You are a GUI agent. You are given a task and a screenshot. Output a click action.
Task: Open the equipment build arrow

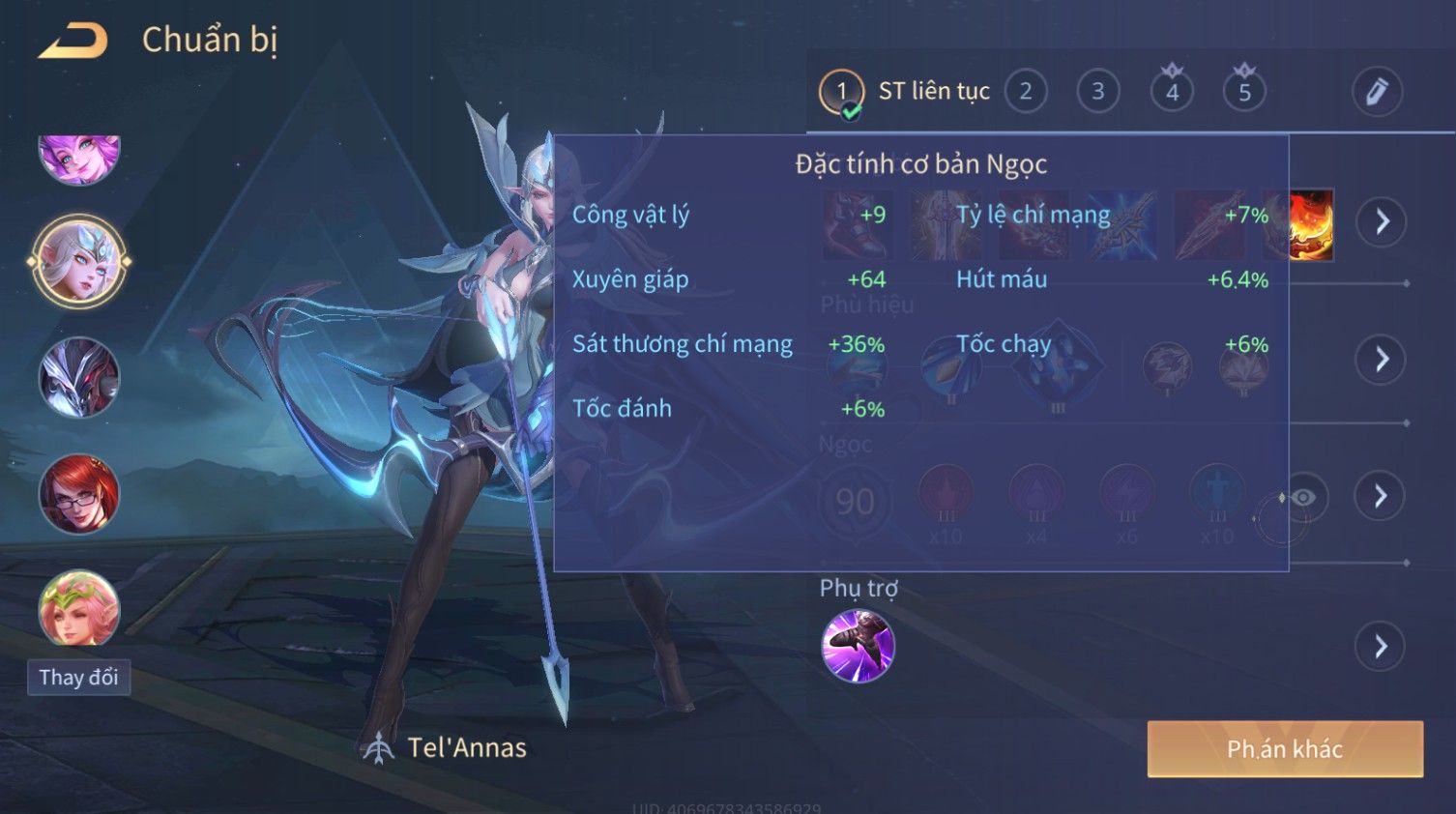(1382, 221)
